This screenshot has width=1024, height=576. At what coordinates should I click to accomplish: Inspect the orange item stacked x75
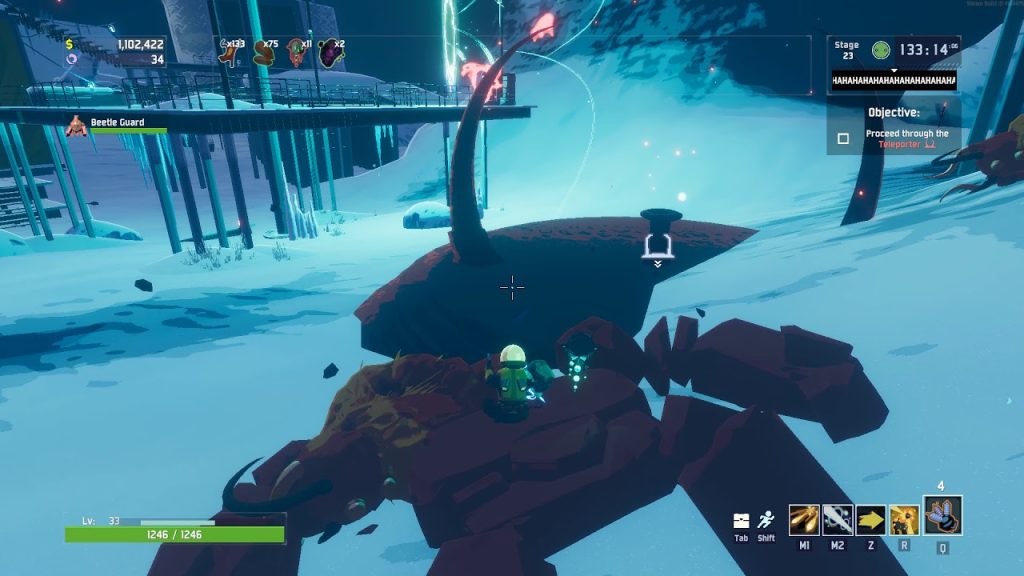coord(263,53)
